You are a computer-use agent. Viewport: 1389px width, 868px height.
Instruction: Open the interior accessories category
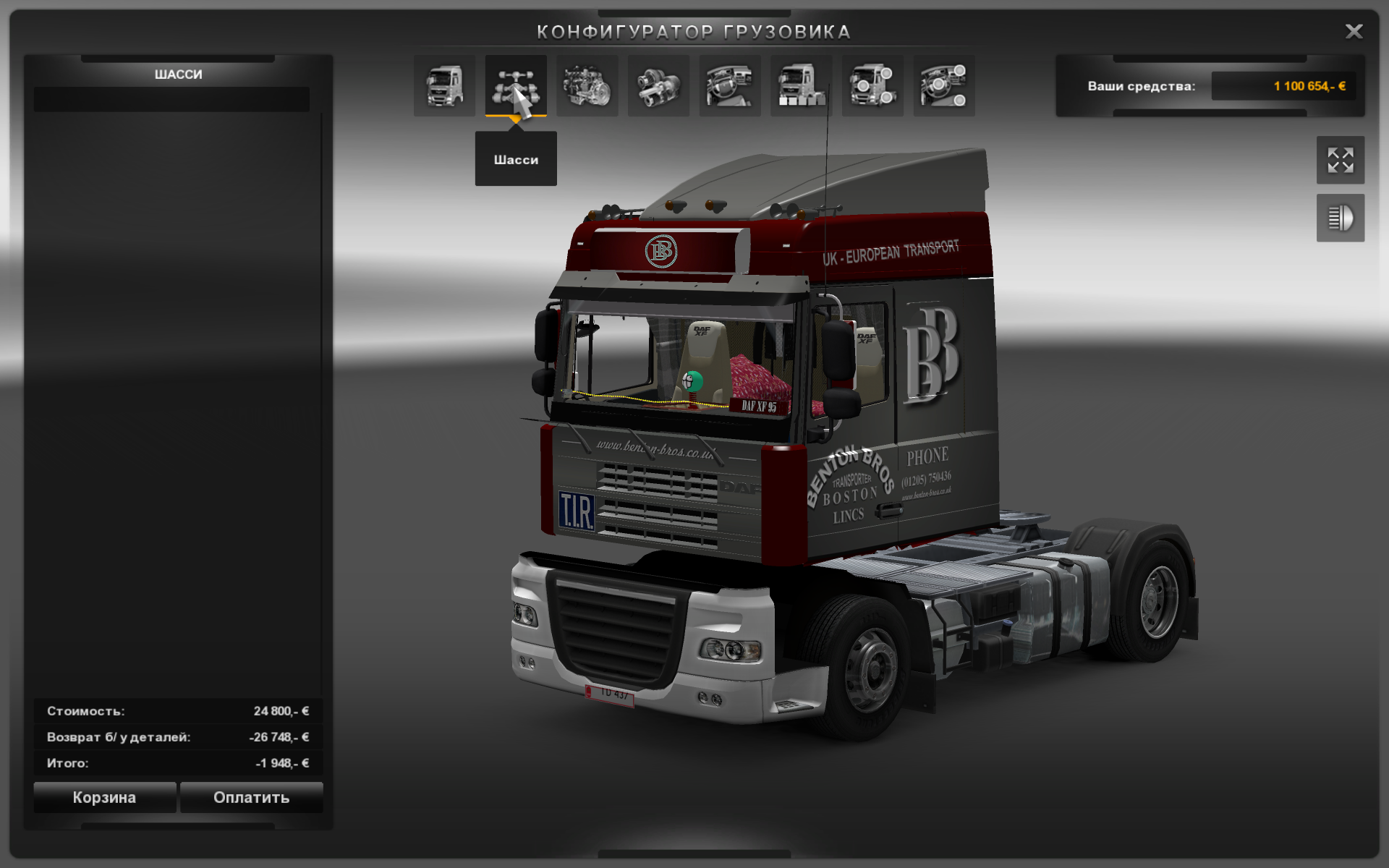943,86
